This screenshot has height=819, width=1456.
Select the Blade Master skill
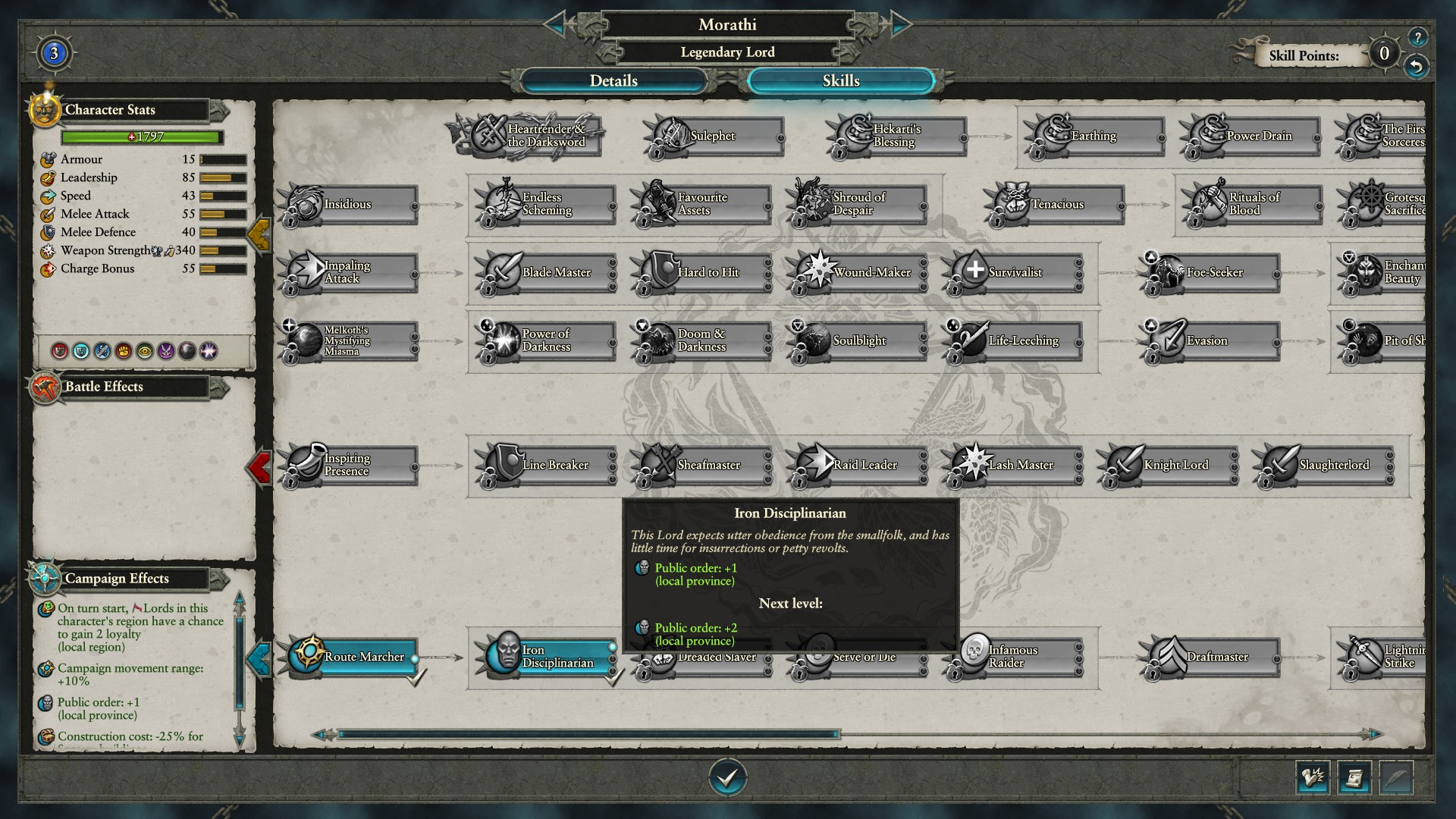coord(544,272)
